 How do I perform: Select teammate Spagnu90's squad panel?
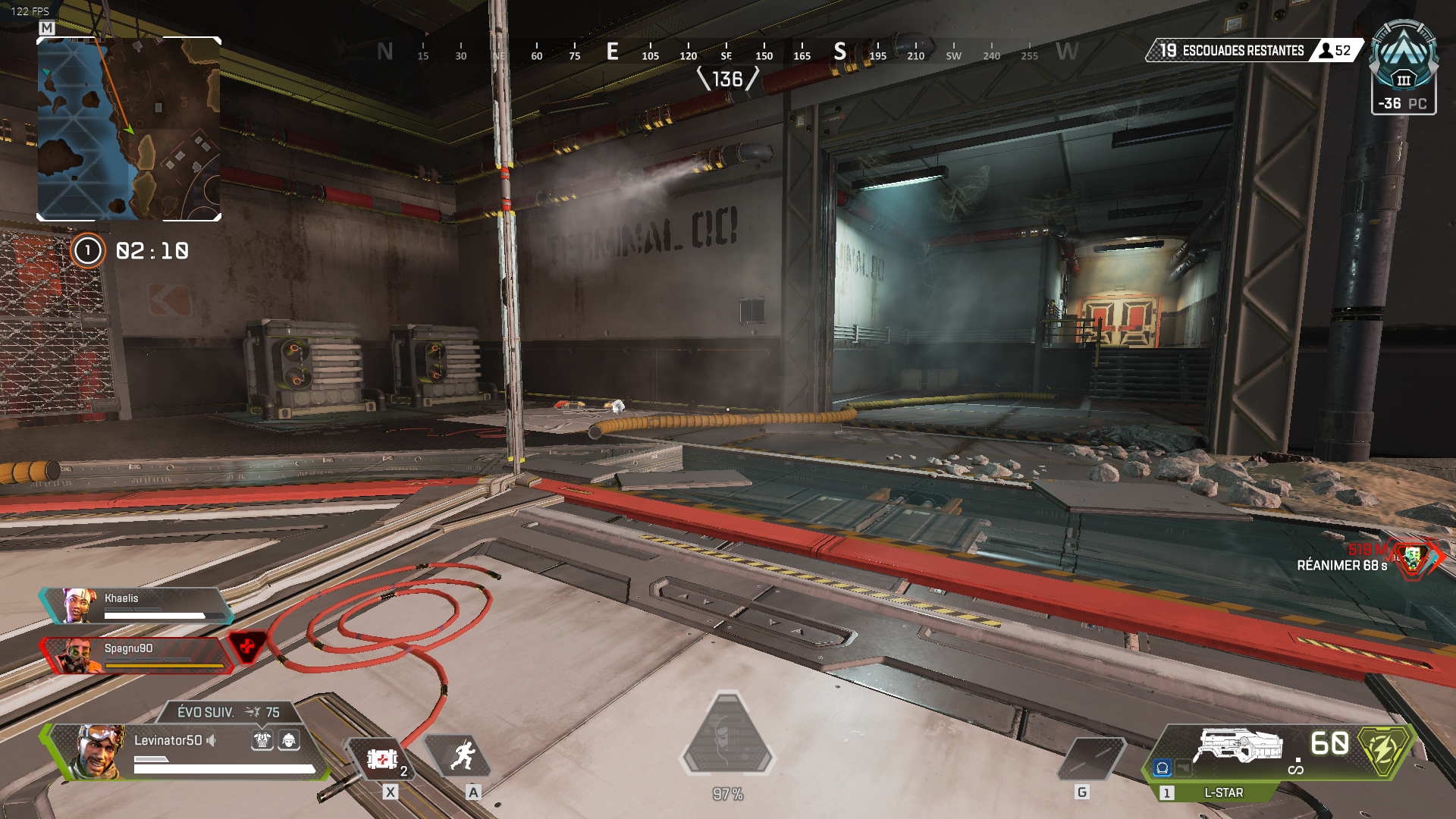pos(136,655)
